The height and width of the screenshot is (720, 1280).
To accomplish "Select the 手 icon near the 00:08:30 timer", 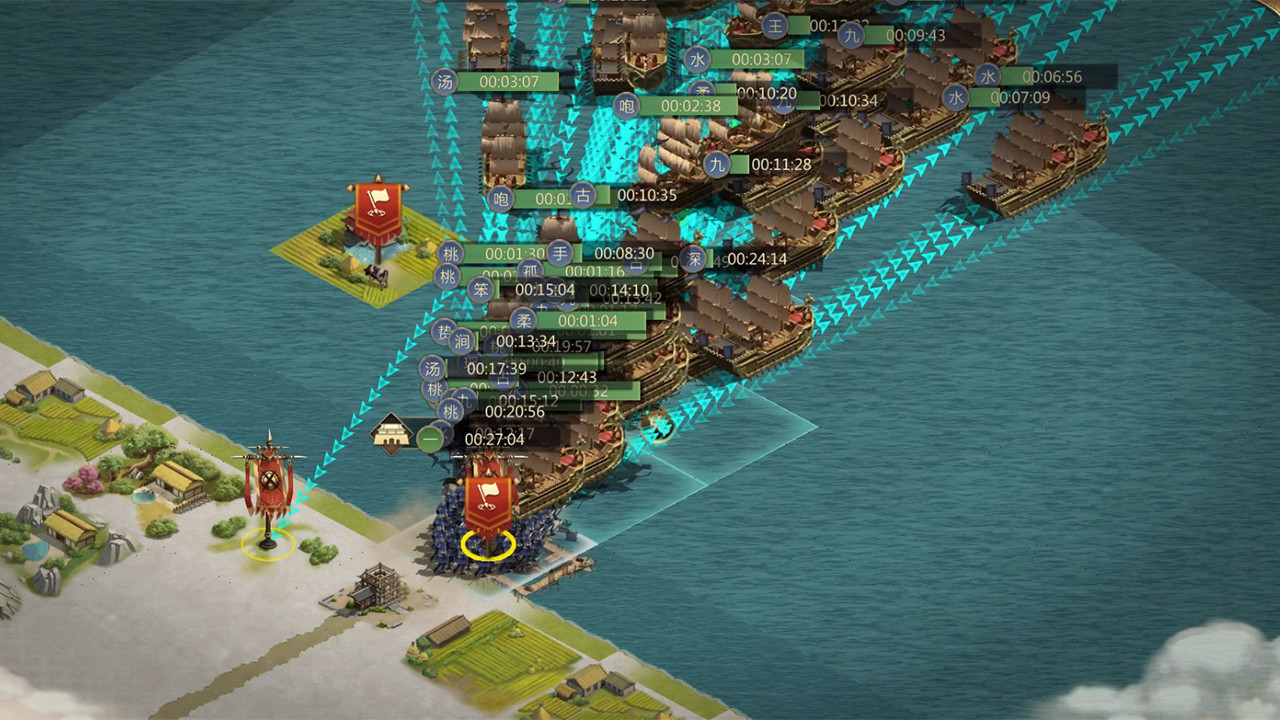I will [x=559, y=254].
